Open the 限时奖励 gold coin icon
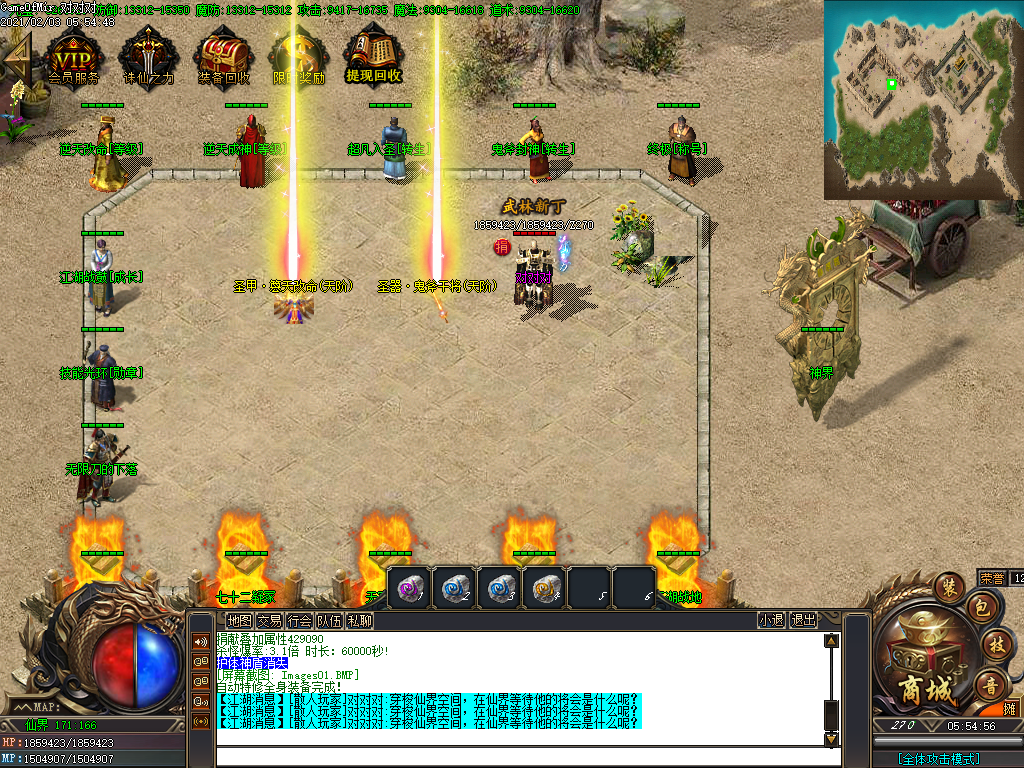 pos(298,55)
